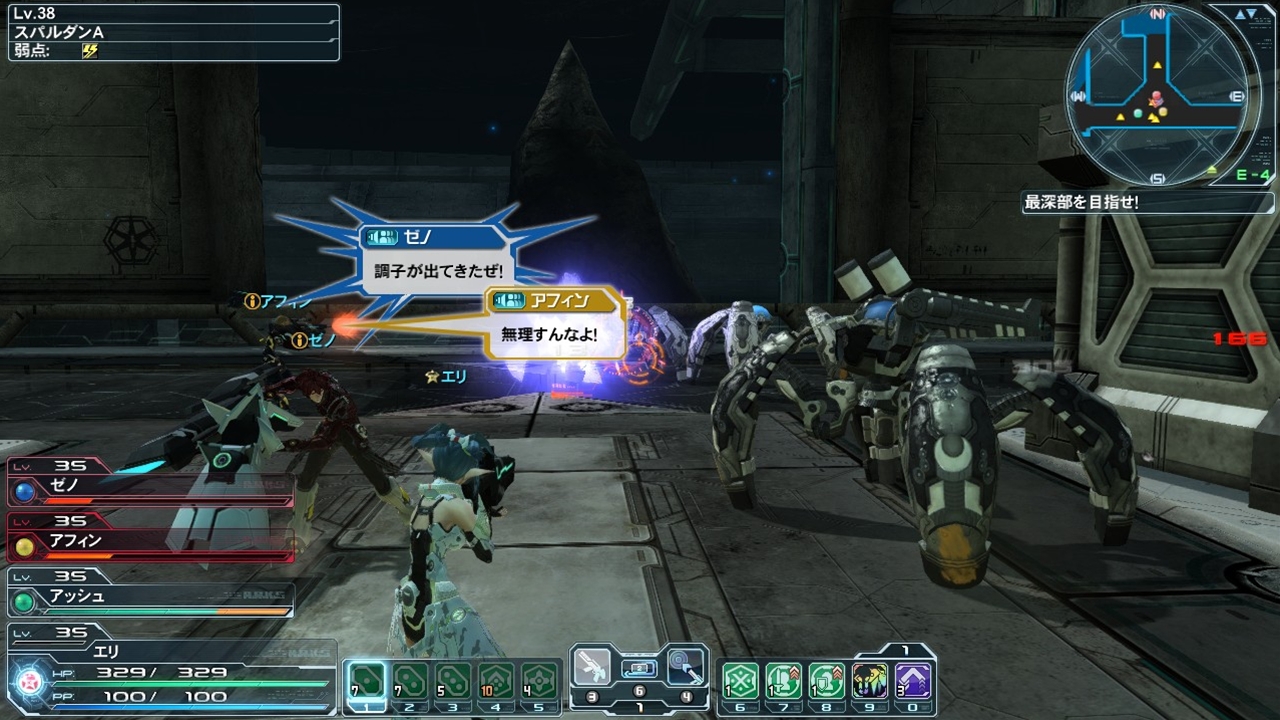Activate the crossed-lines skill in slot 6
This screenshot has width=1280, height=720.
pos(740,681)
